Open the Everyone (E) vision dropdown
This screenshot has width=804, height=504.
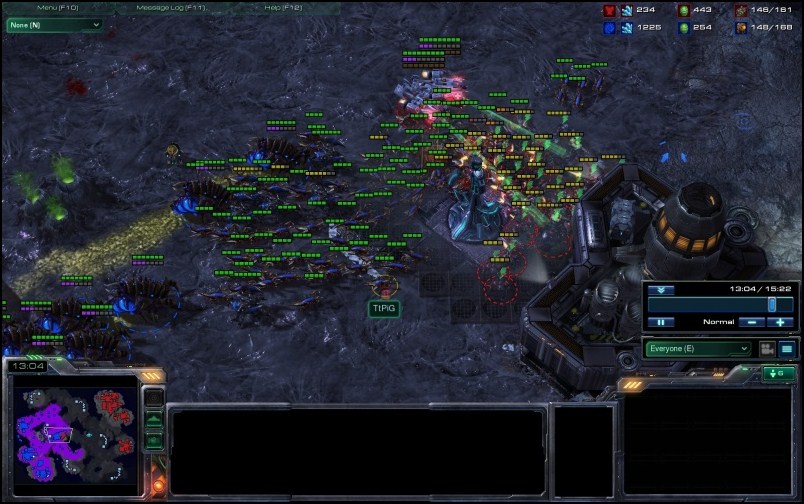(698, 349)
